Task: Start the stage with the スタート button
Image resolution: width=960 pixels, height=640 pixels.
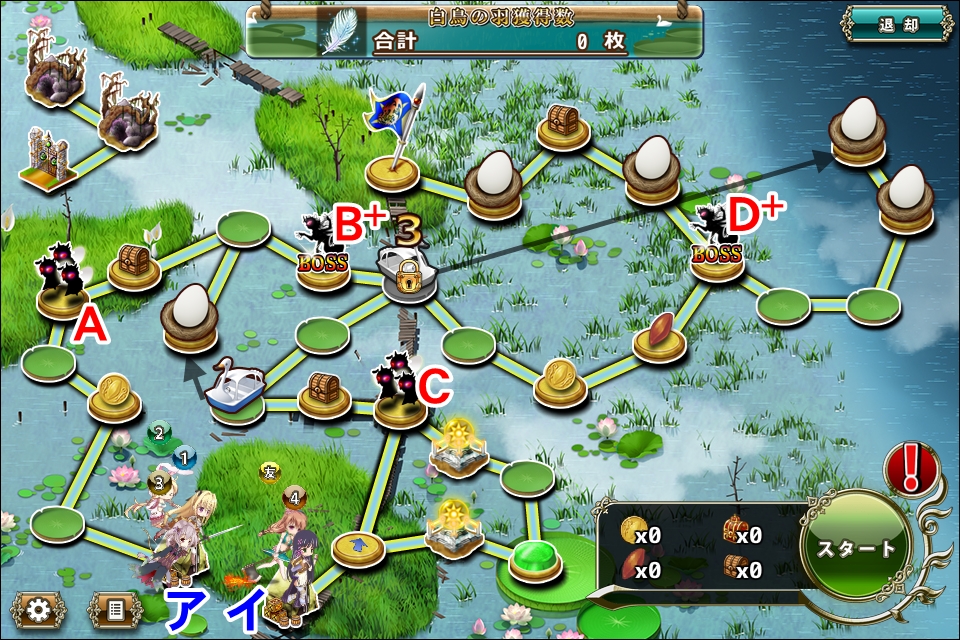Action: coord(856,549)
